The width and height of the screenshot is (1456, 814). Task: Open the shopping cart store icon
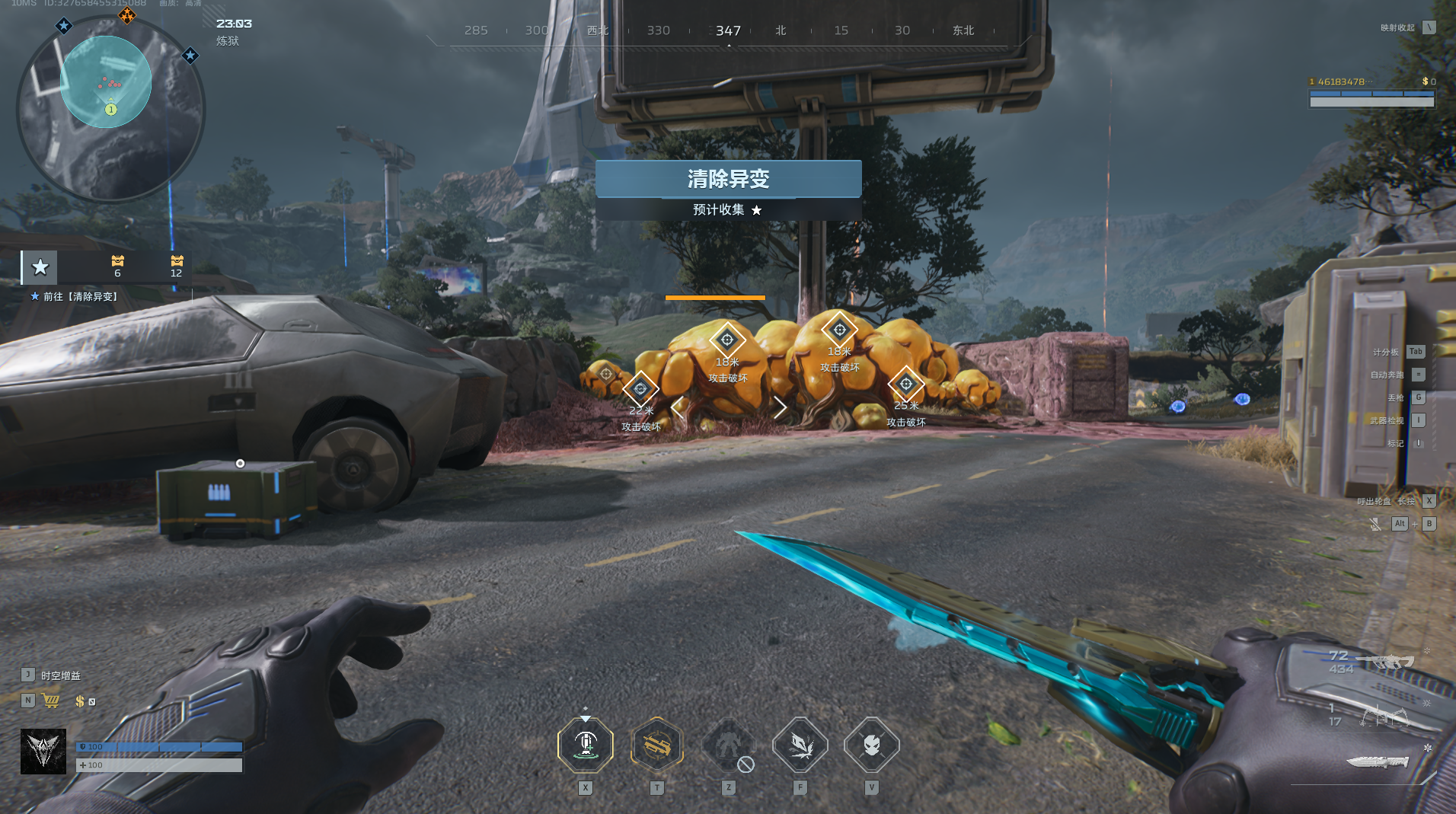click(x=52, y=701)
